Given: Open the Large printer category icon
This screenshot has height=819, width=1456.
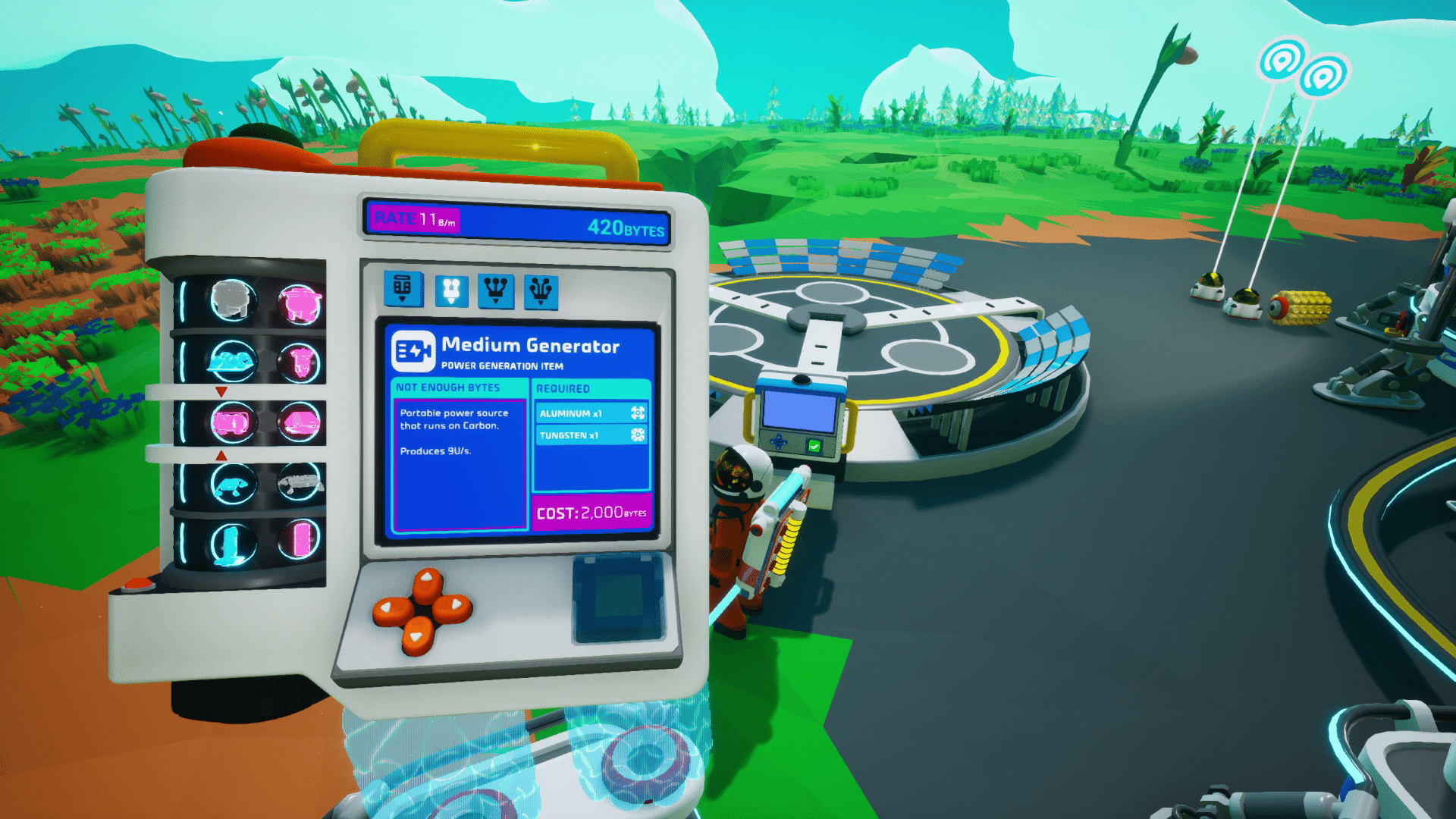Looking at the screenshot, I should (x=541, y=289).
